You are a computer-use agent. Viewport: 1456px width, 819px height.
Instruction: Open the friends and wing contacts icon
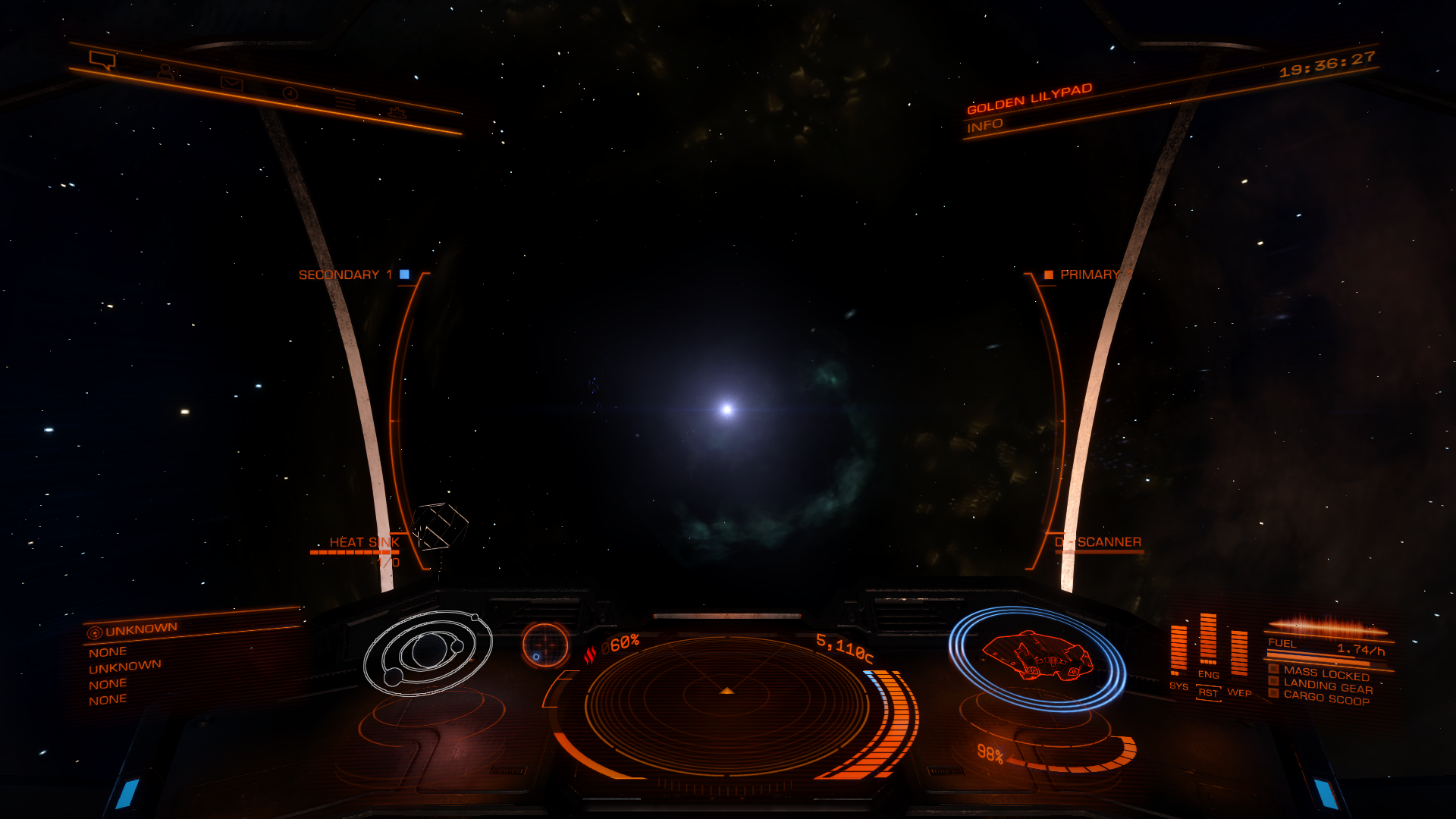(166, 72)
